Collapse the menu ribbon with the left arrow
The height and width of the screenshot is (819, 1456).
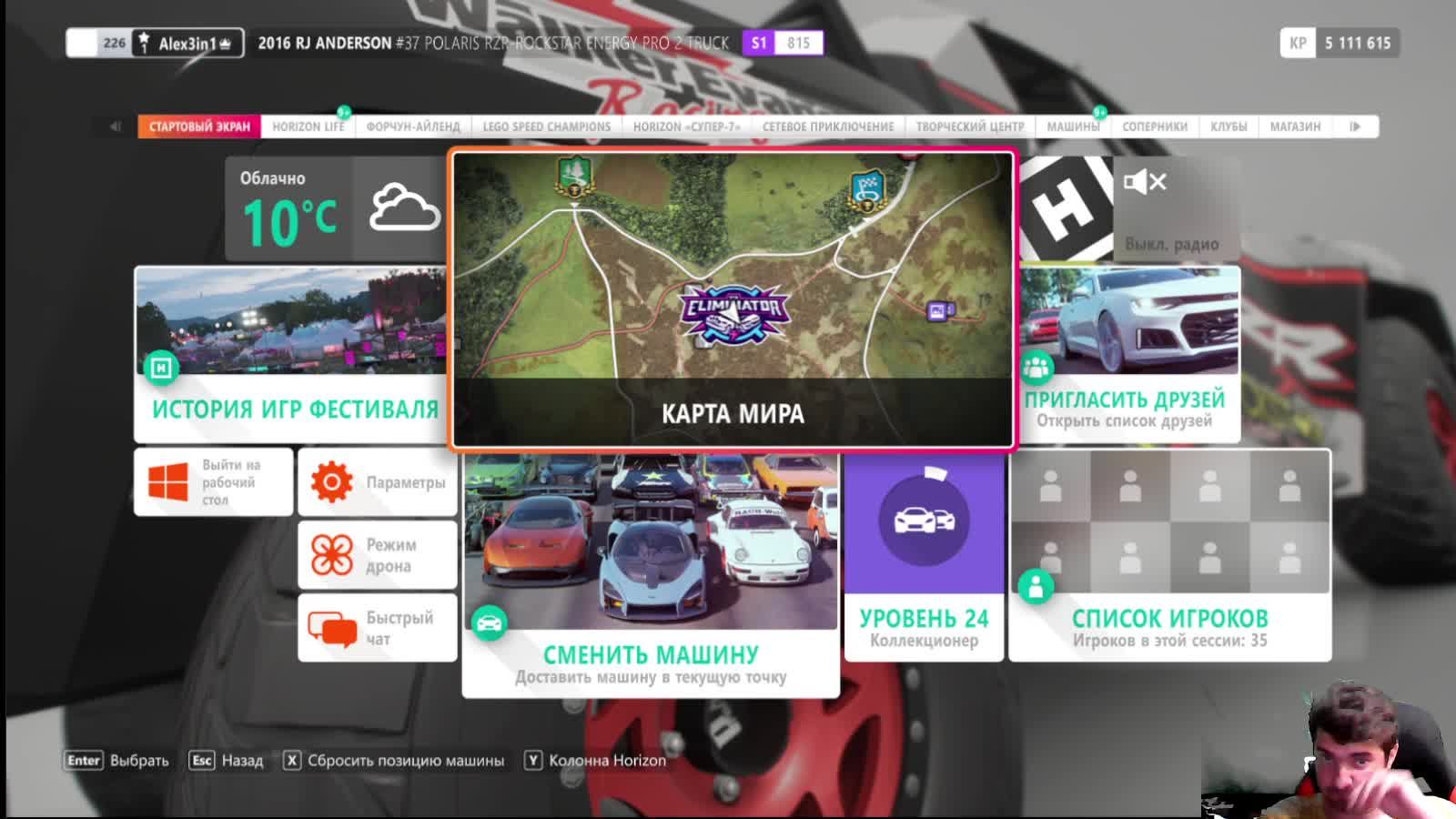(x=113, y=126)
